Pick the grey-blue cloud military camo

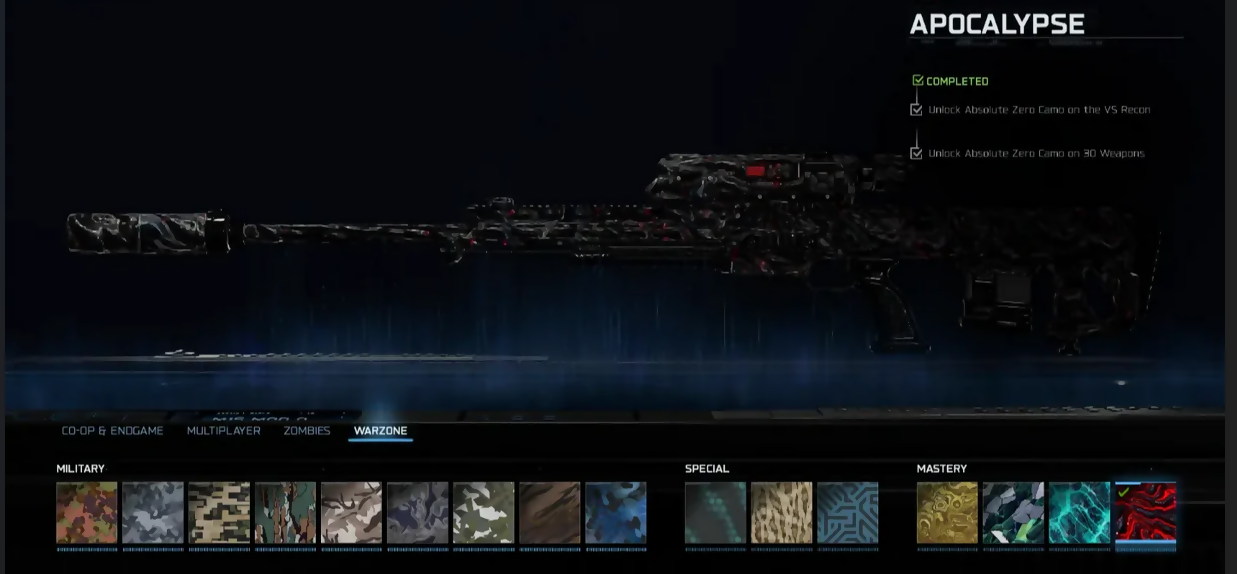point(153,513)
